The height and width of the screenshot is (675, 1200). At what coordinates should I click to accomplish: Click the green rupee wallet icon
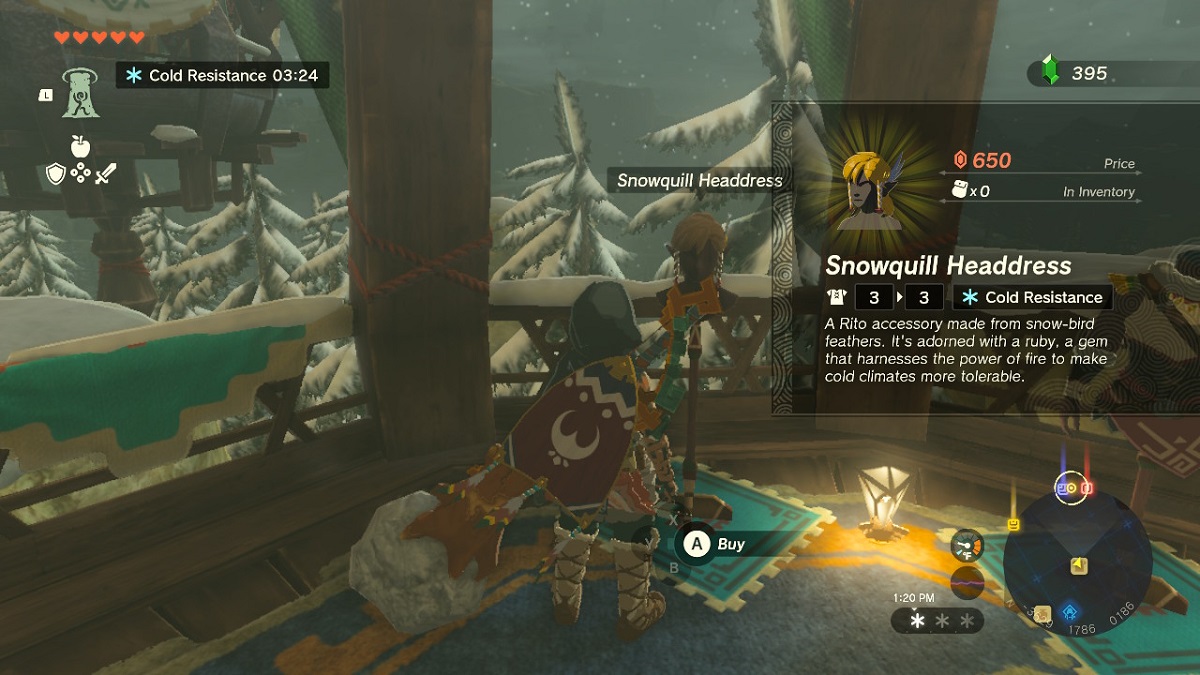tap(1050, 72)
